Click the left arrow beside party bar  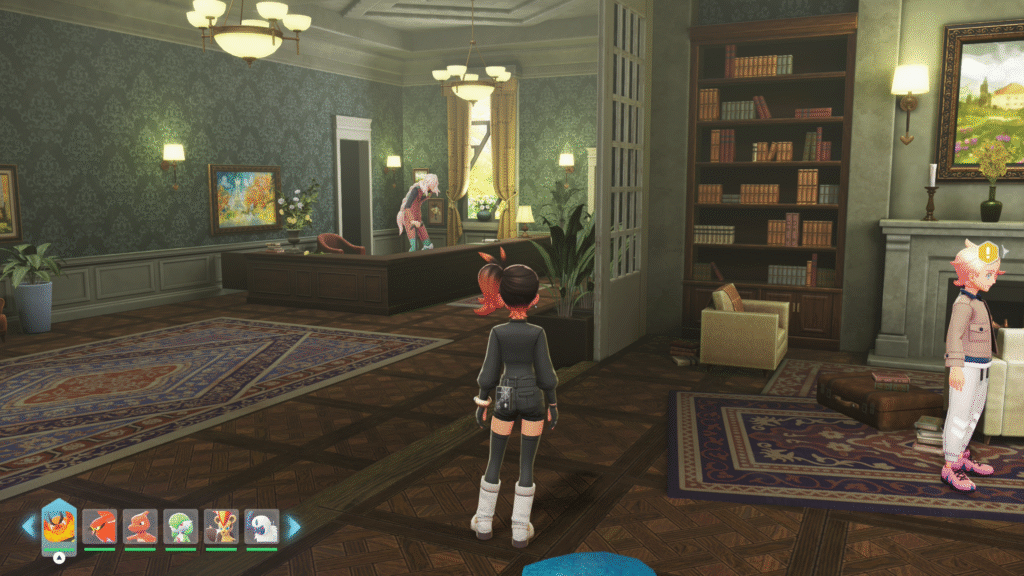28,525
